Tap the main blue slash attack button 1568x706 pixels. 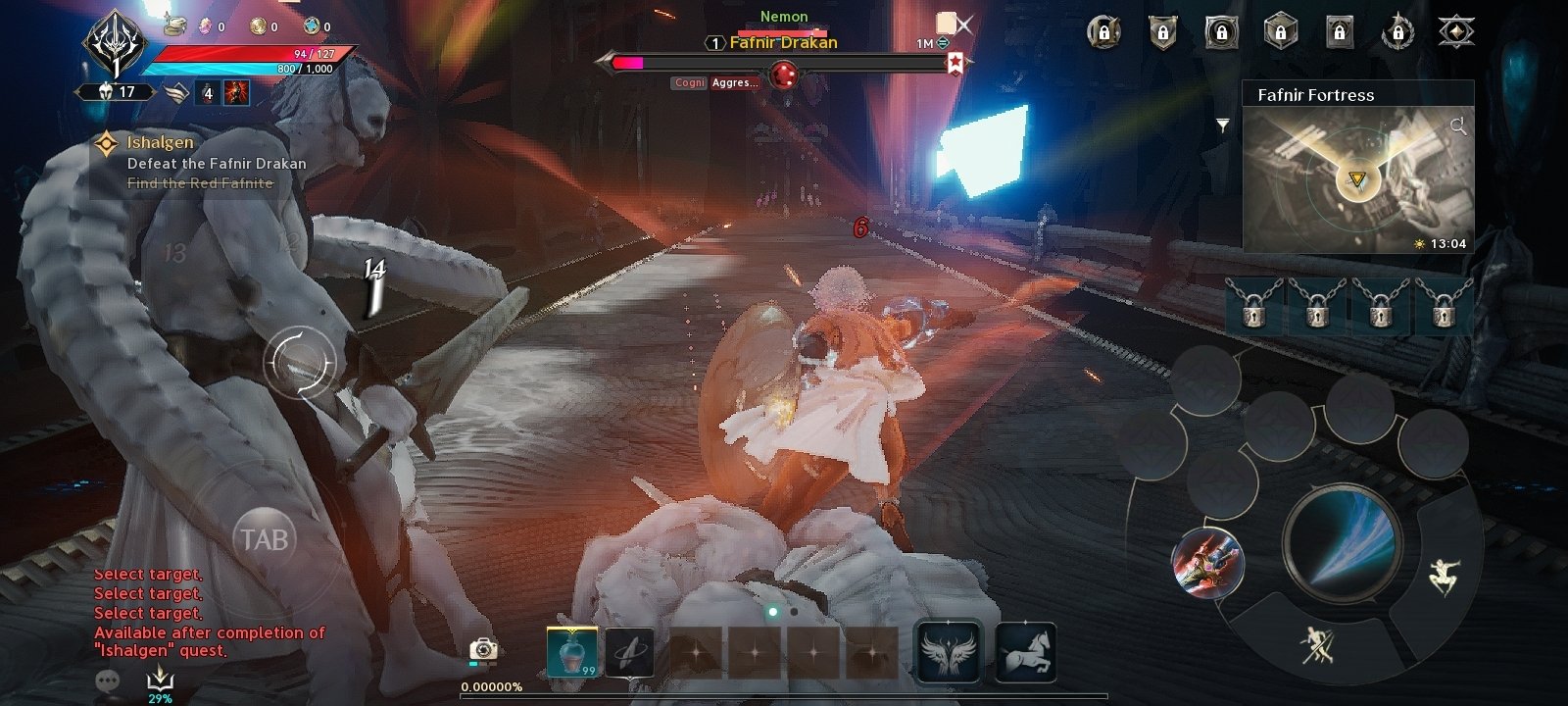(1342, 541)
